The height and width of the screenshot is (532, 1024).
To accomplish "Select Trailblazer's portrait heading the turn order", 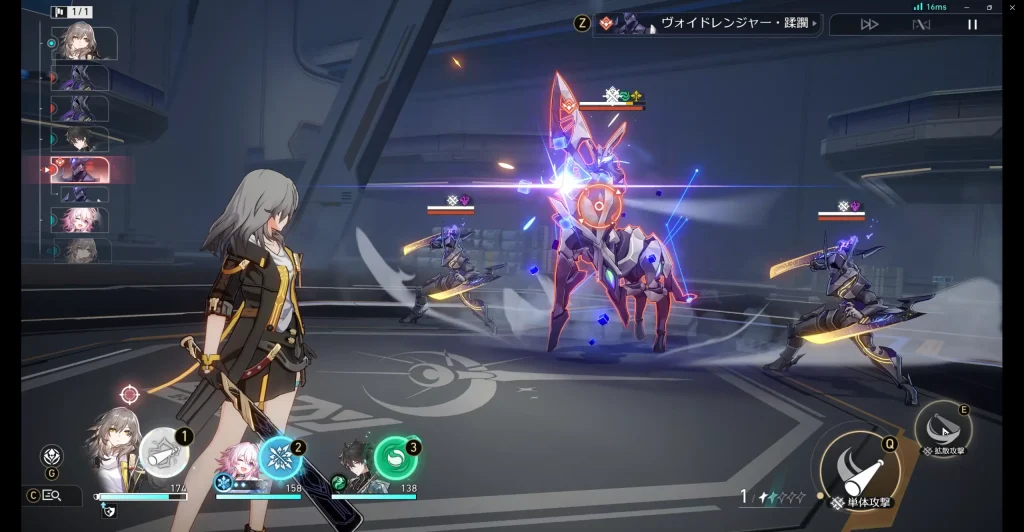I will point(84,42).
